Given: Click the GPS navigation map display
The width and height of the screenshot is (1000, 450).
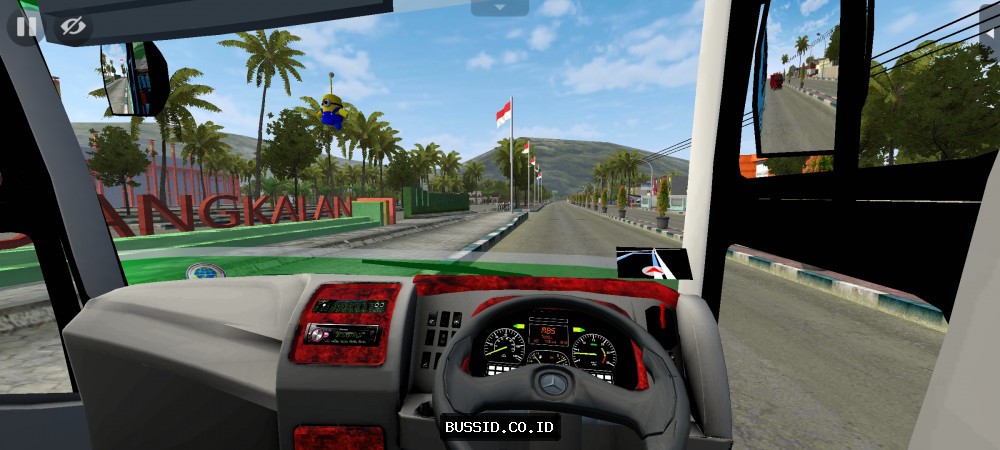Looking at the screenshot, I should (653, 262).
